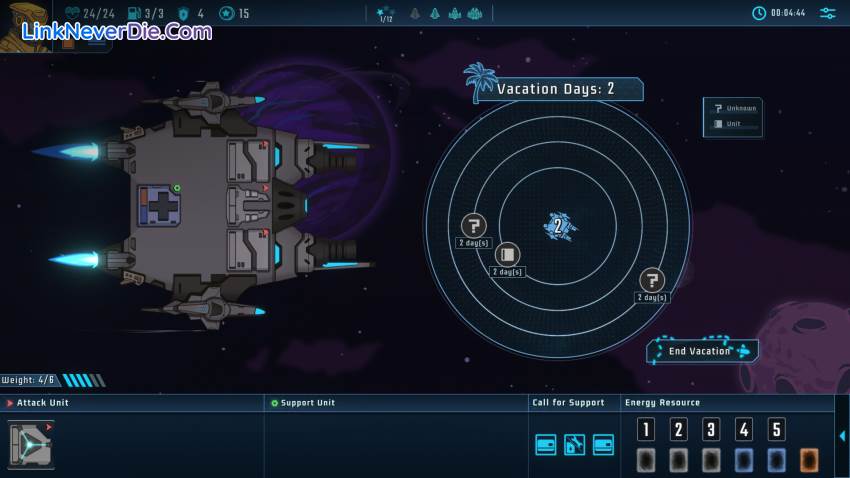Open the stage progress star icon
Screen dimensions: 850x478
coord(386,14)
